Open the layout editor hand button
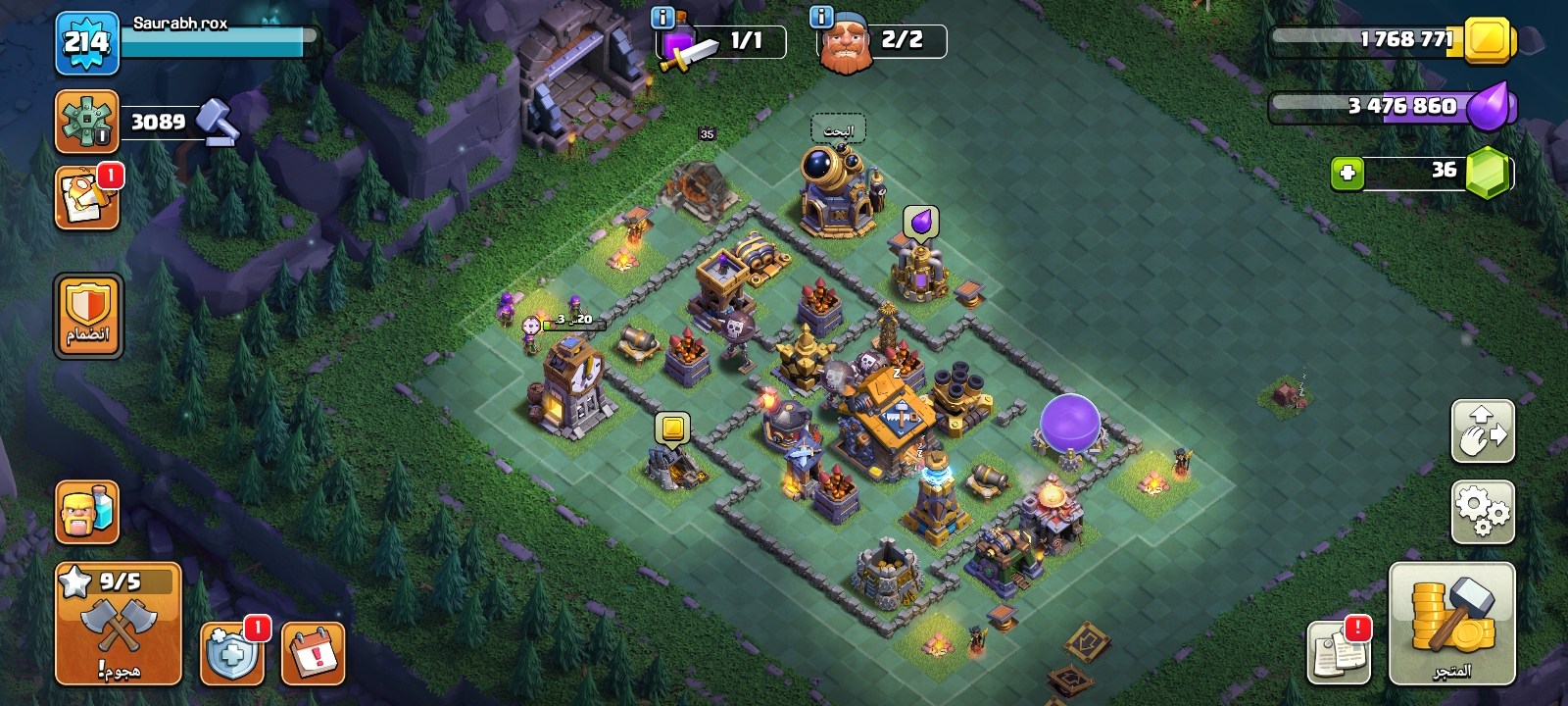Image resolution: width=1568 pixels, height=706 pixels. point(1483,430)
